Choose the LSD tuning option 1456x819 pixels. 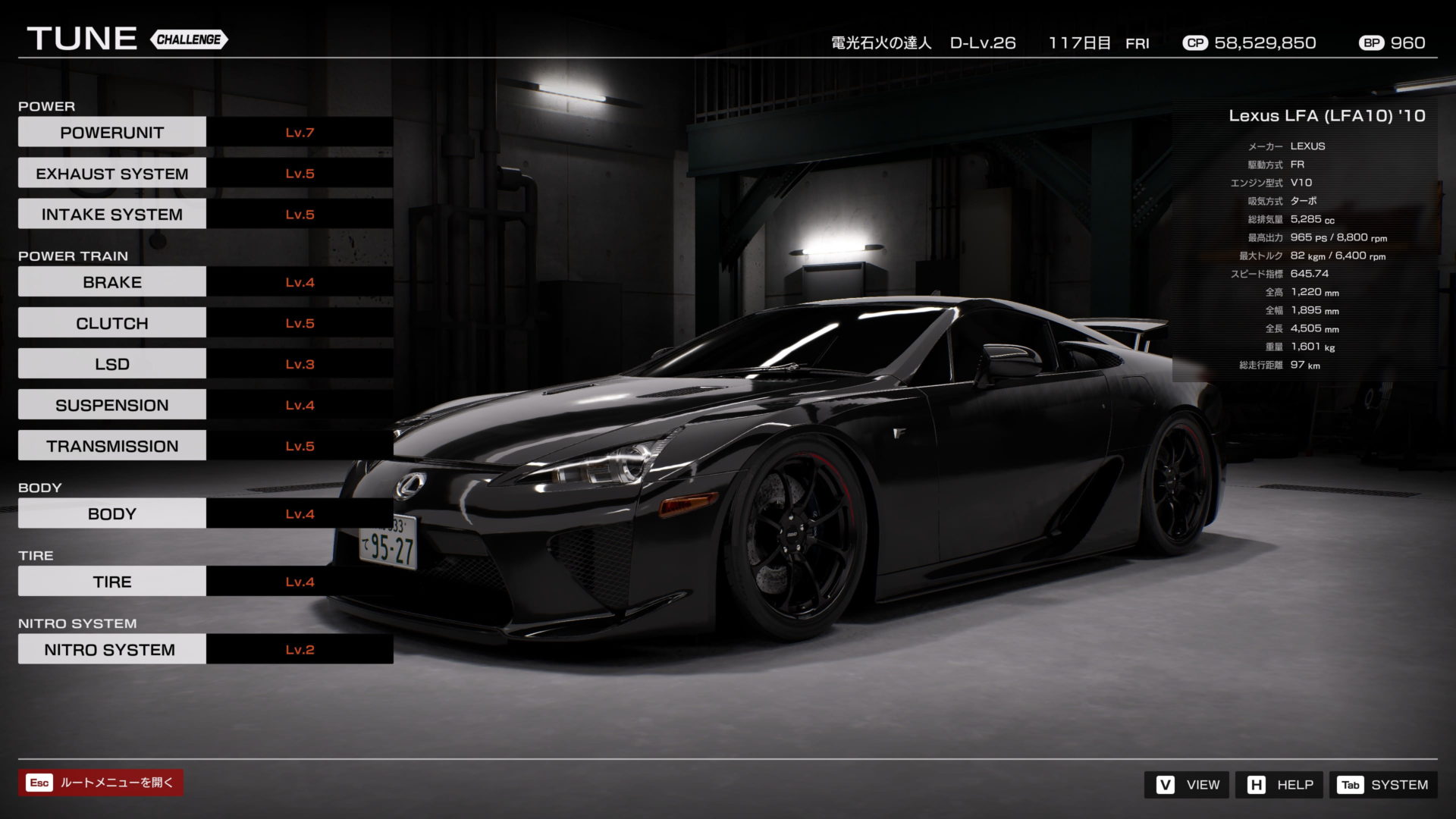[x=112, y=364]
